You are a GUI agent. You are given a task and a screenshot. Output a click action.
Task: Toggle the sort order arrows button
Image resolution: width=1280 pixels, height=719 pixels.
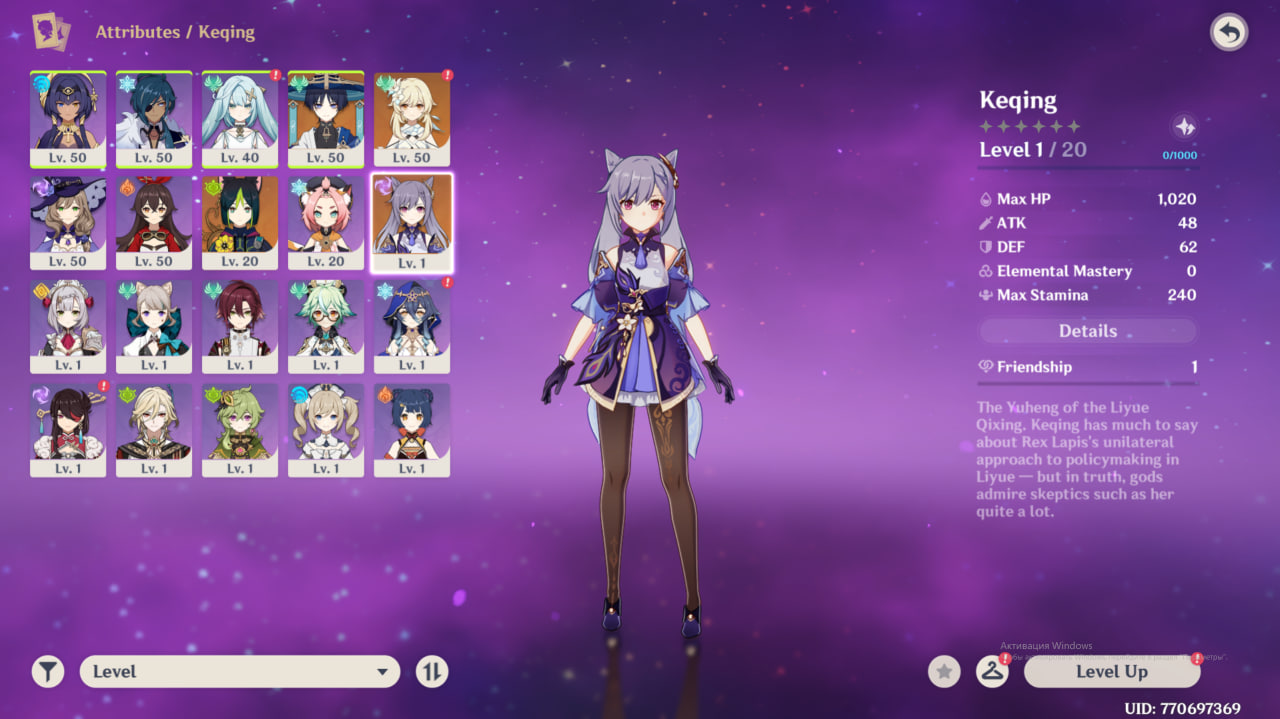(x=432, y=672)
